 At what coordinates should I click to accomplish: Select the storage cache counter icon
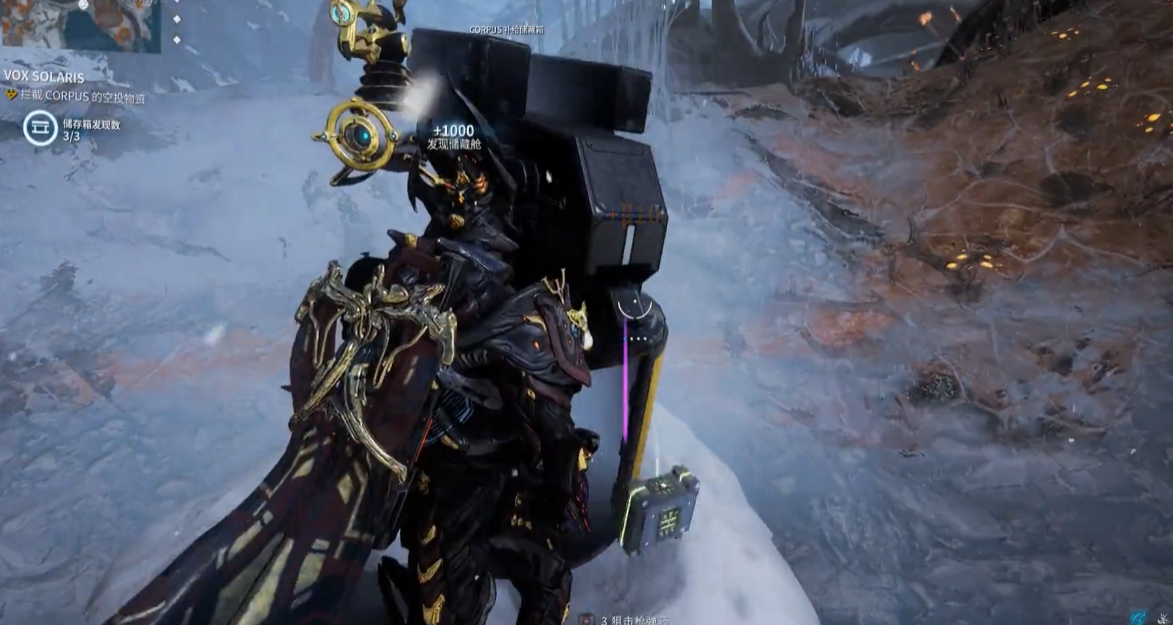click(40, 128)
